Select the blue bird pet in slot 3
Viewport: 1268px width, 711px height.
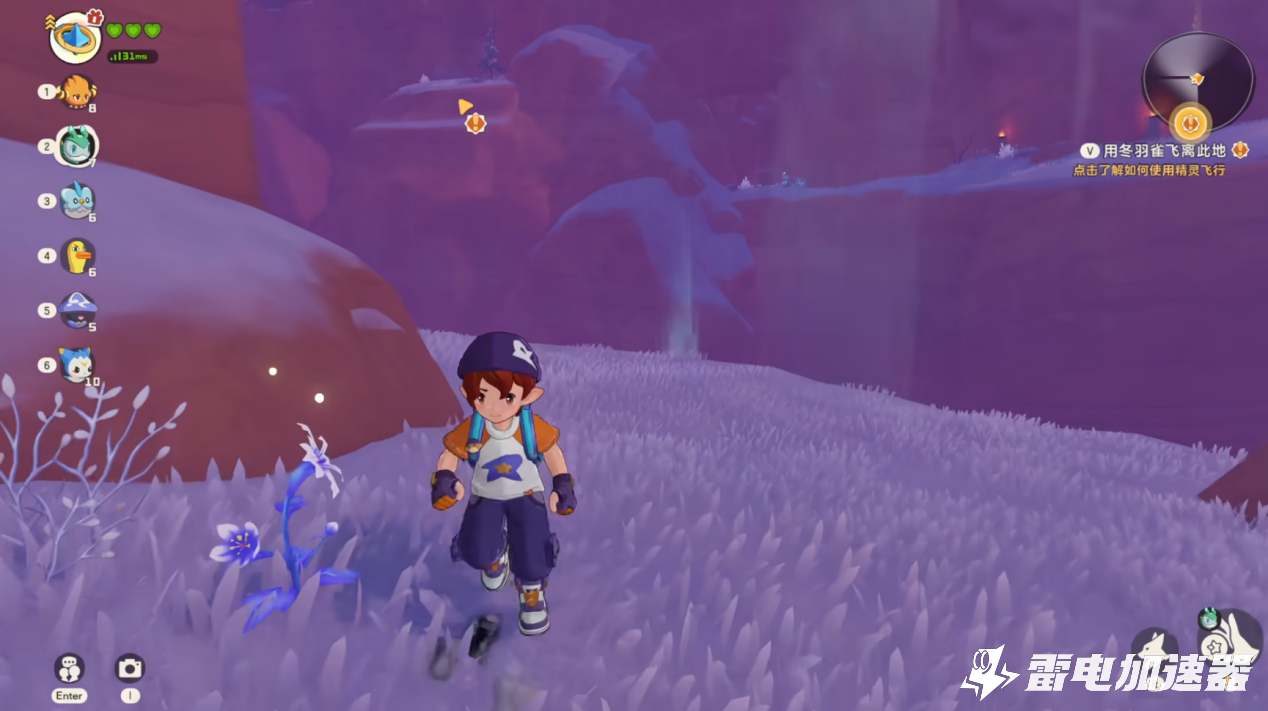[x=77, y=201]
